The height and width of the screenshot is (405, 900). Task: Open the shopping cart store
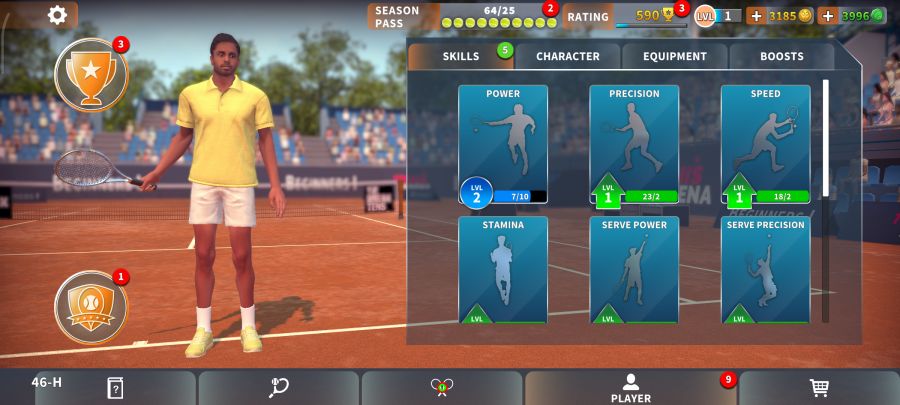pyautogui.click(x=818, y=388)
